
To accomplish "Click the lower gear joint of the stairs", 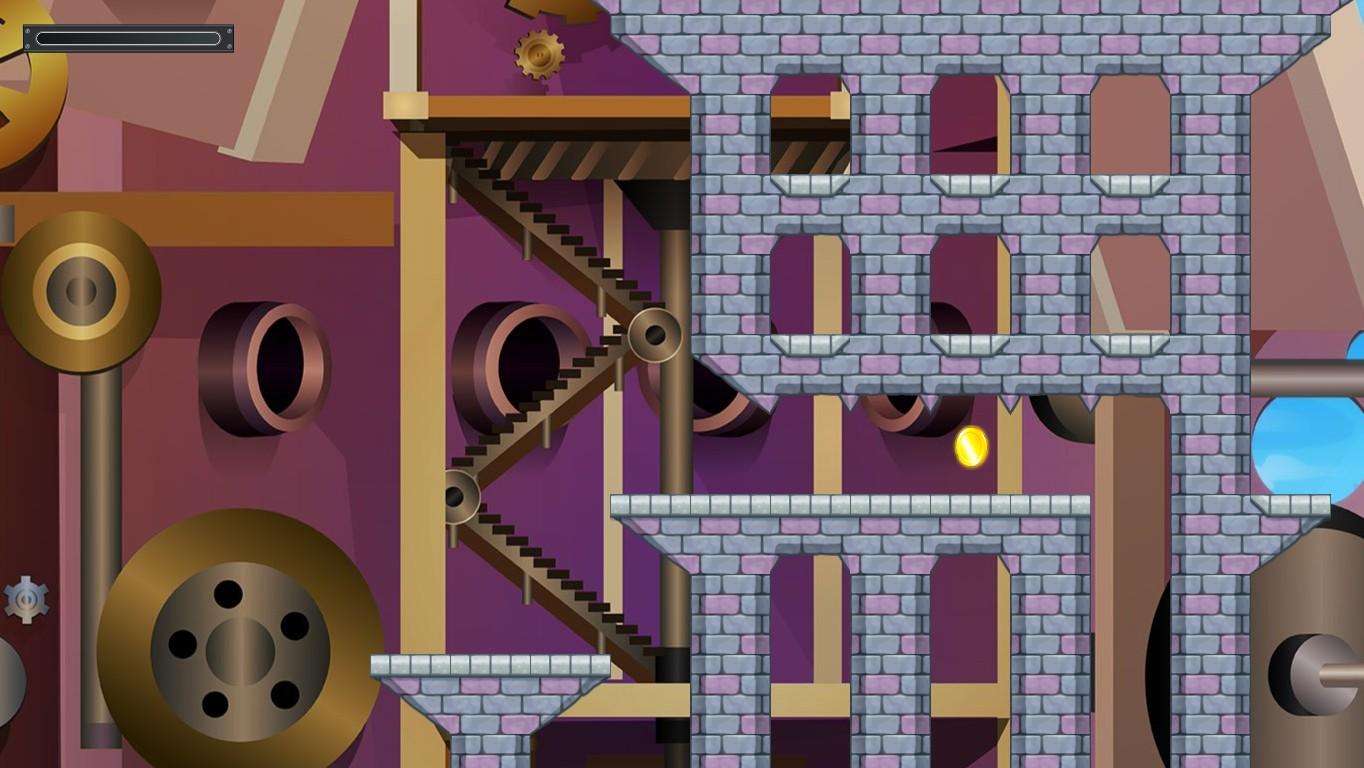I will pos(462,498).
